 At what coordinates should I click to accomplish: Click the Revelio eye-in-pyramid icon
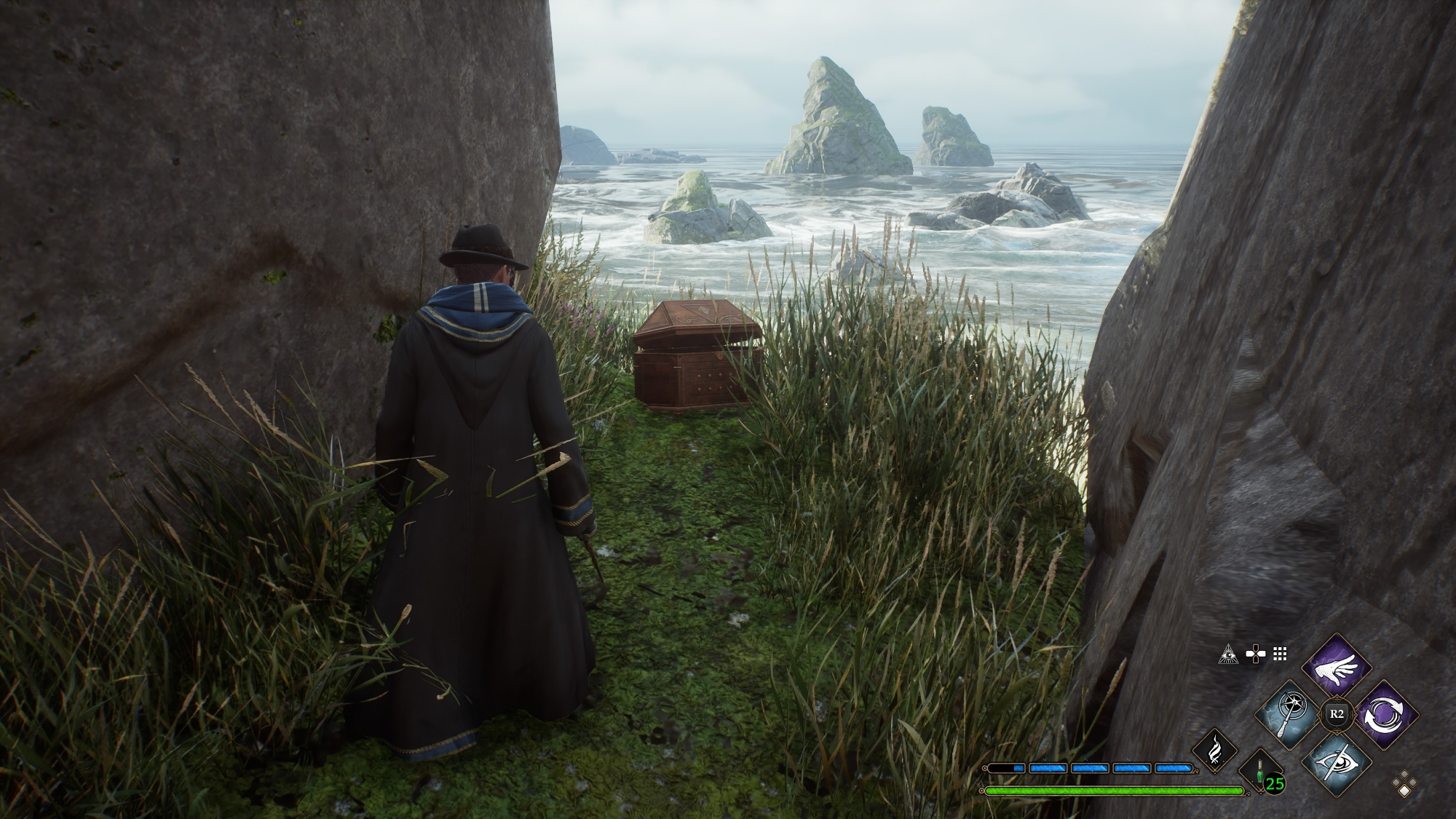pyautogui.click(x=1228, y=654)
